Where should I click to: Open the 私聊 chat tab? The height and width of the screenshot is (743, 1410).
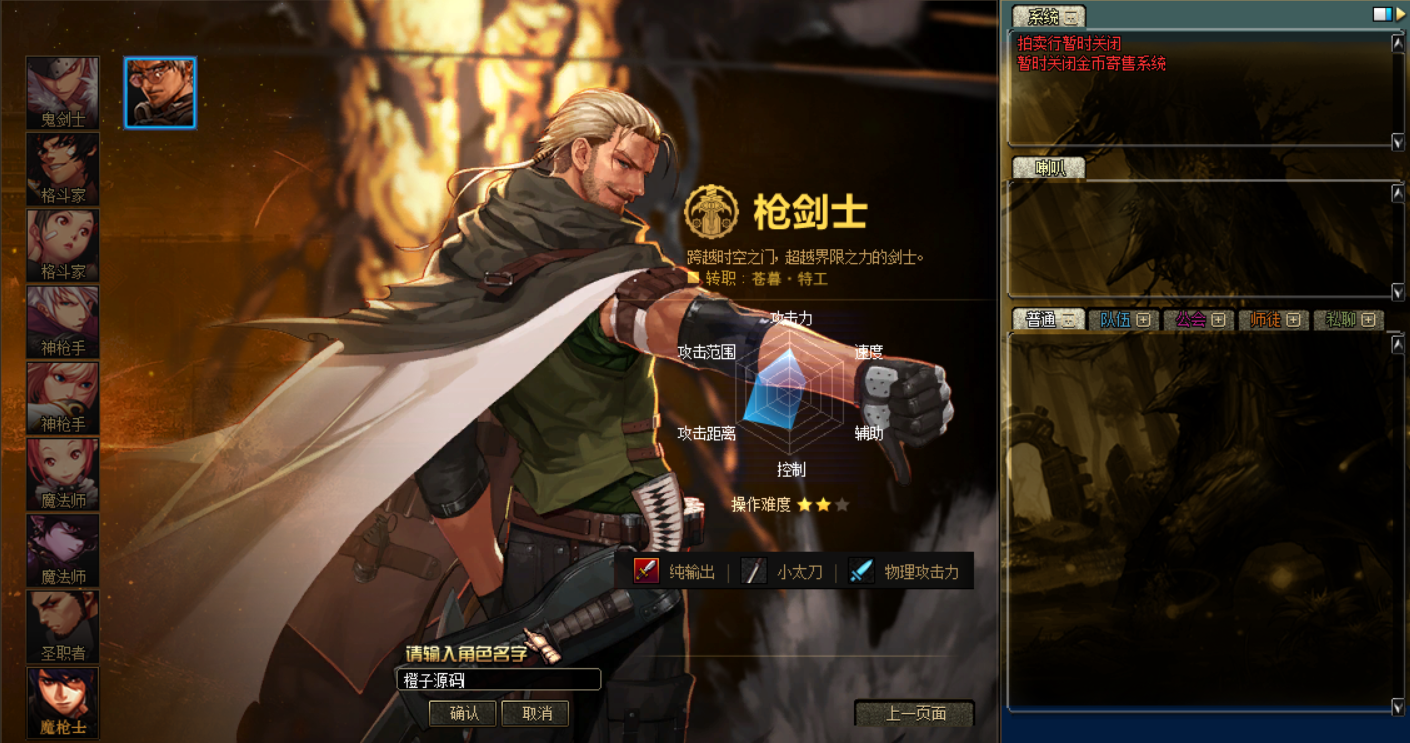pos(1349,320)
